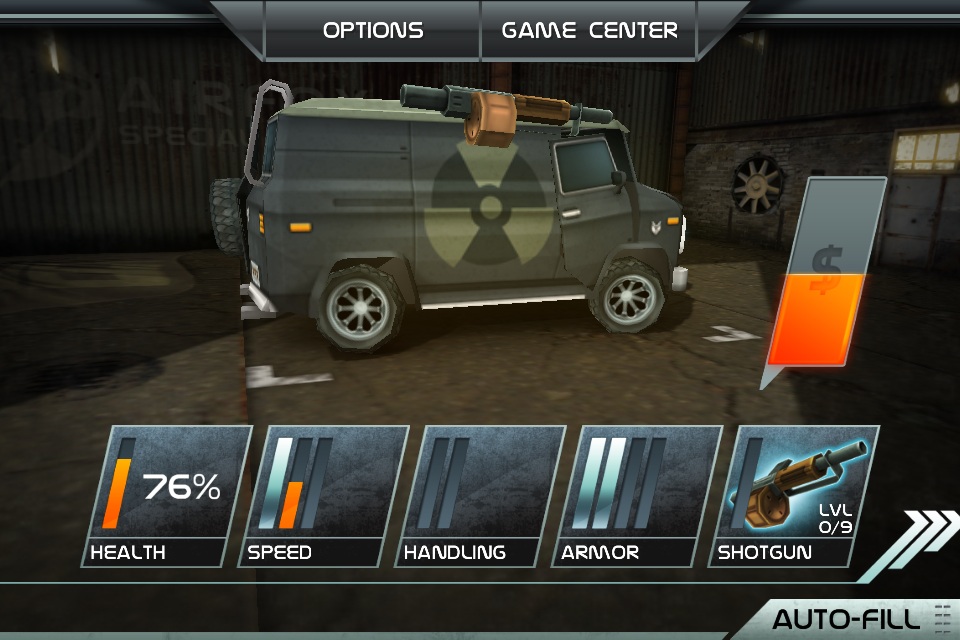Select the Handling upgrade panel

tap(478, 496)
